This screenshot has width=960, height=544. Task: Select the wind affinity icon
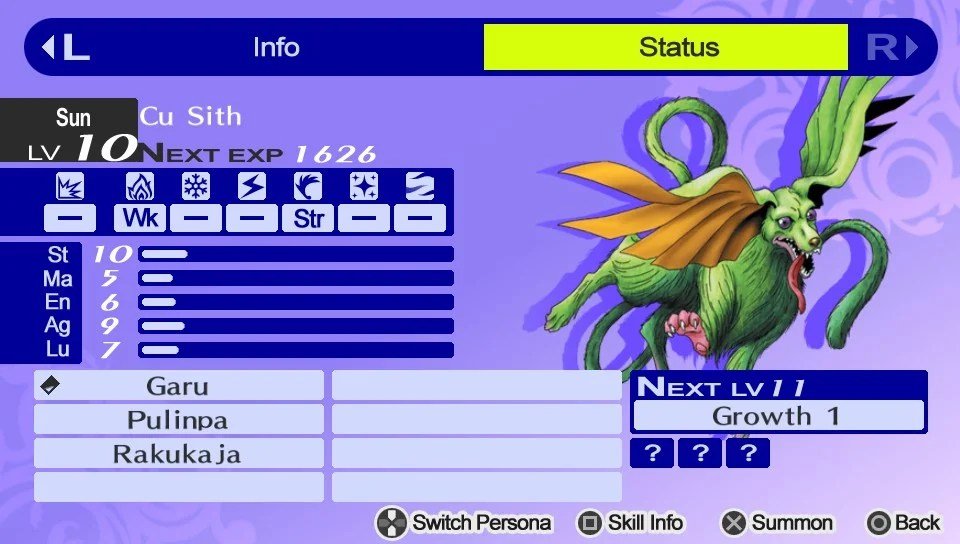tap(308, 187)
